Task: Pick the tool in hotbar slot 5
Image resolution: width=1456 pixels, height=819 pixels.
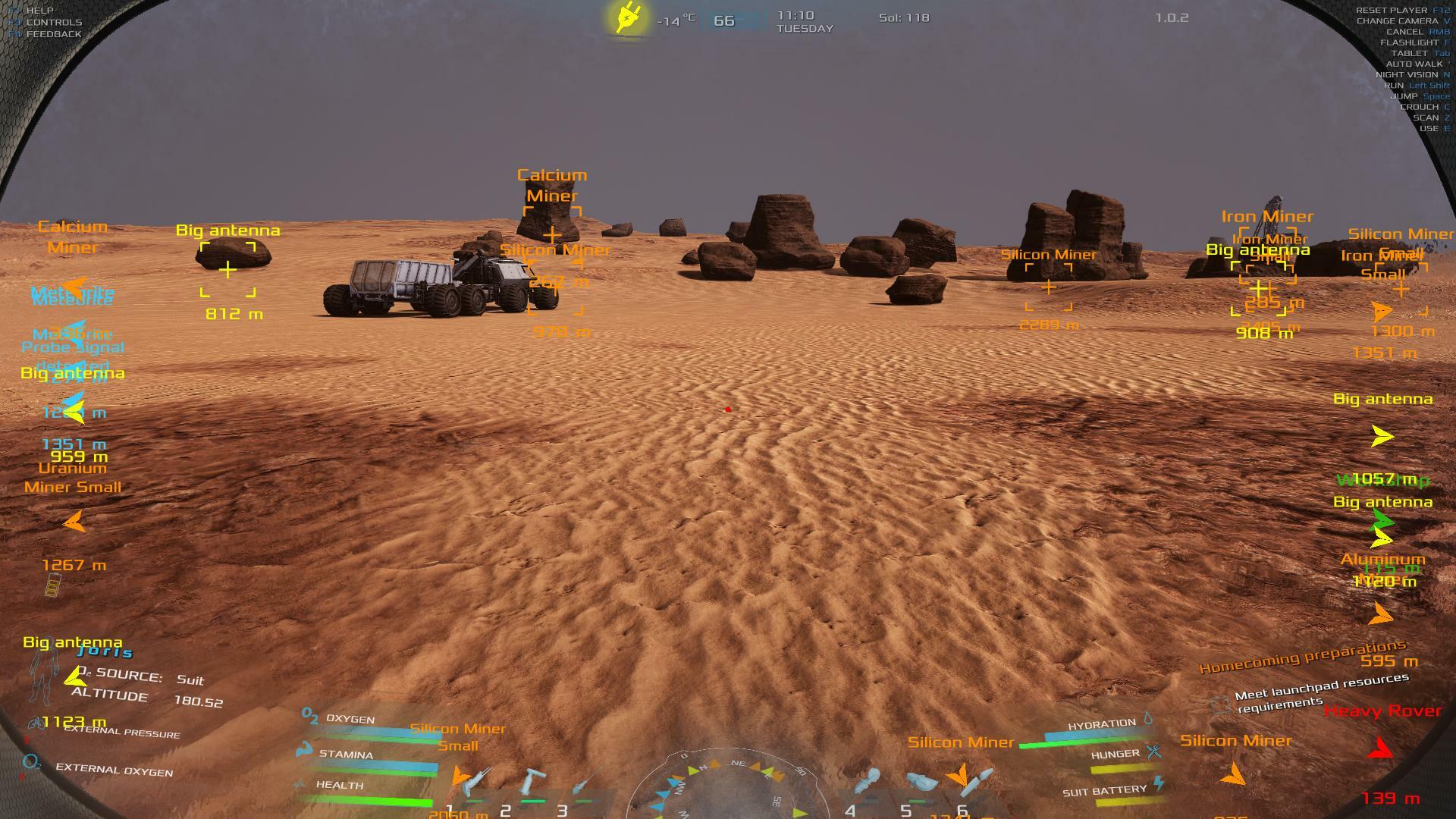Action: (x=921, y=783)
